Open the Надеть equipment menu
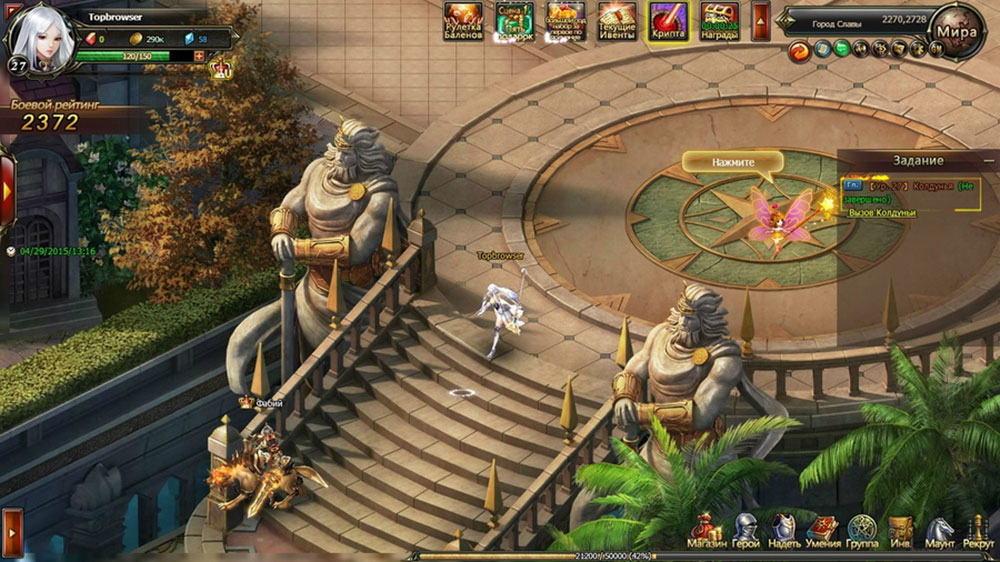 pyautogui.click(x=784, y=532)
